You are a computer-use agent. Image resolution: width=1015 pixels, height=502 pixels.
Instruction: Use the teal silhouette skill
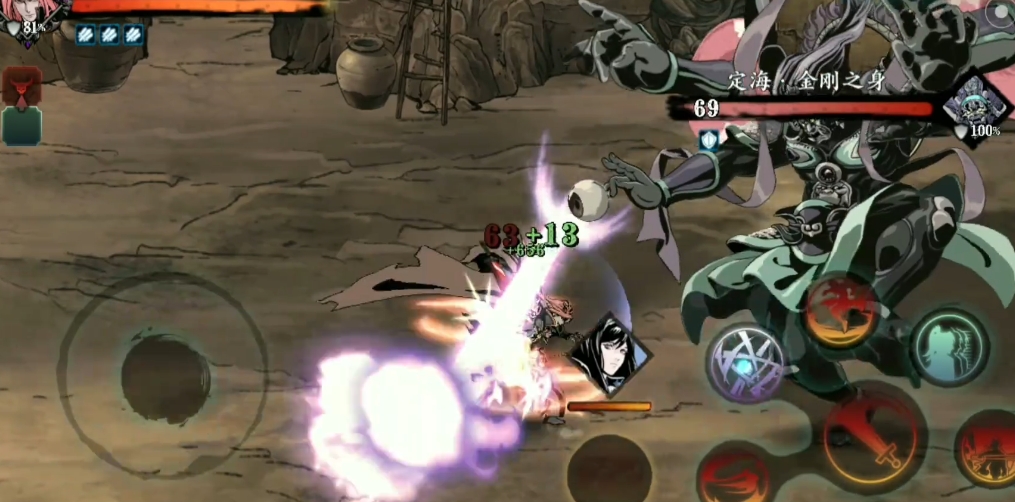coord(949,346)
